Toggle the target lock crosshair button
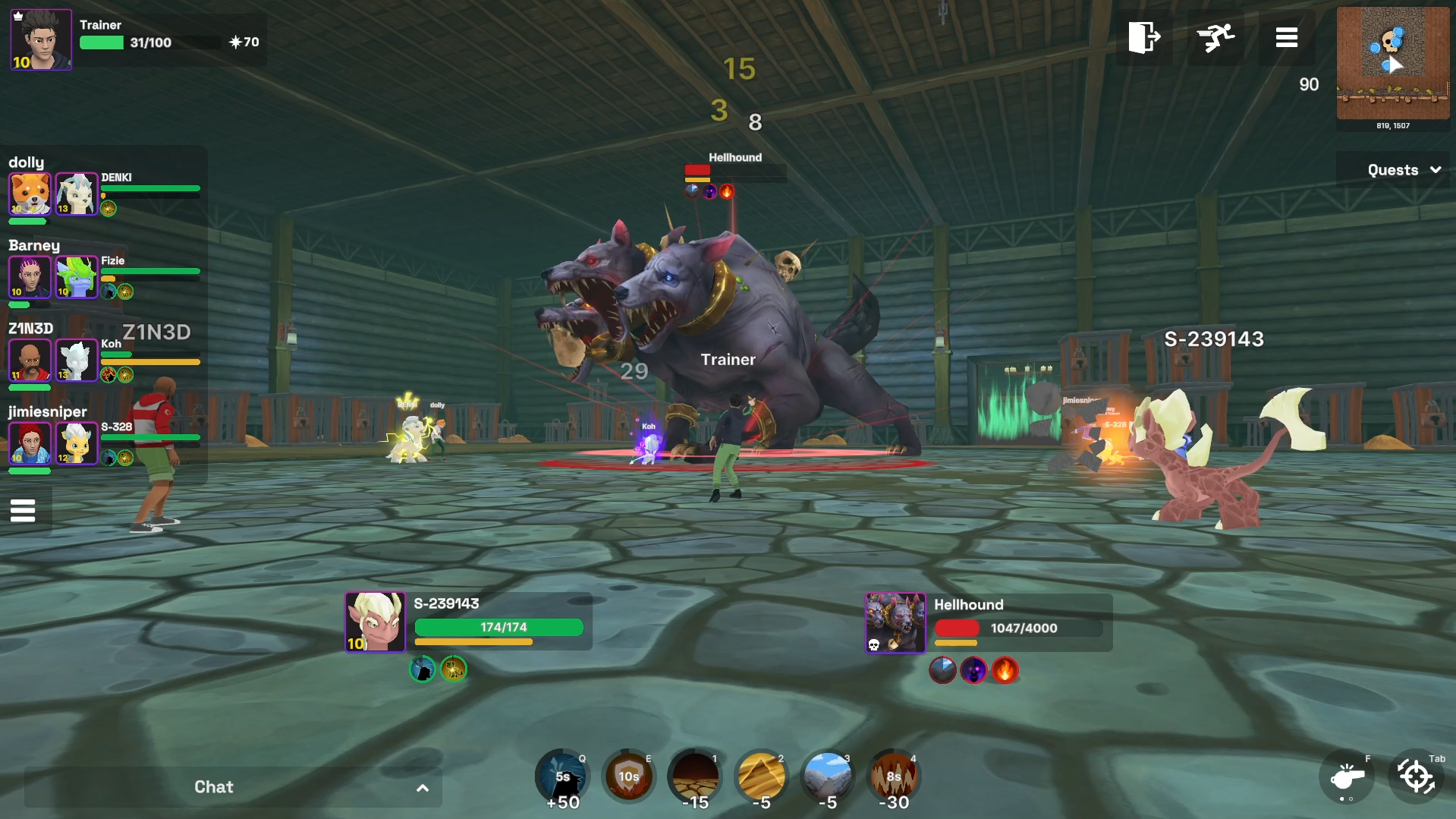This screenshot has width=1456, height=819. click(1416, 776)
